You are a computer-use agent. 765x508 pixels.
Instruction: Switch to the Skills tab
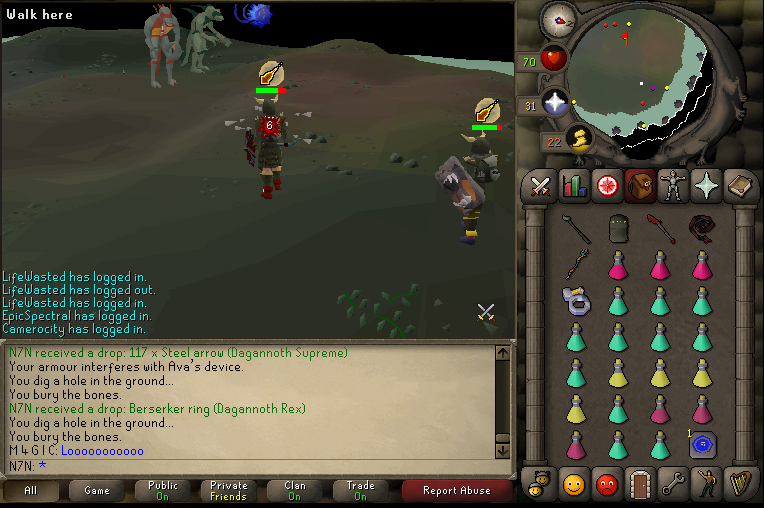click(x=574, y=186)
